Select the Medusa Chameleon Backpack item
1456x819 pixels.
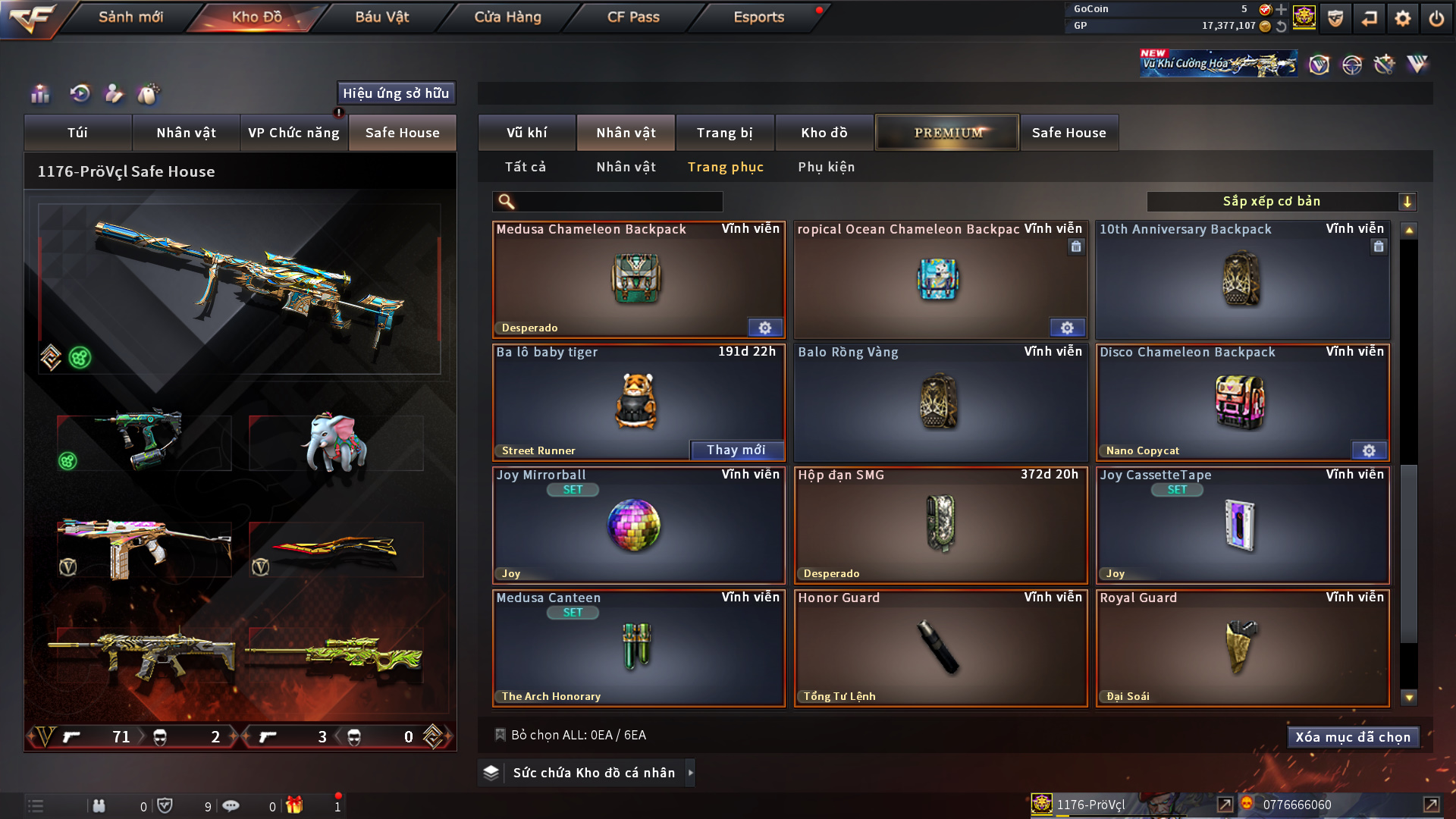coord(637,279)
